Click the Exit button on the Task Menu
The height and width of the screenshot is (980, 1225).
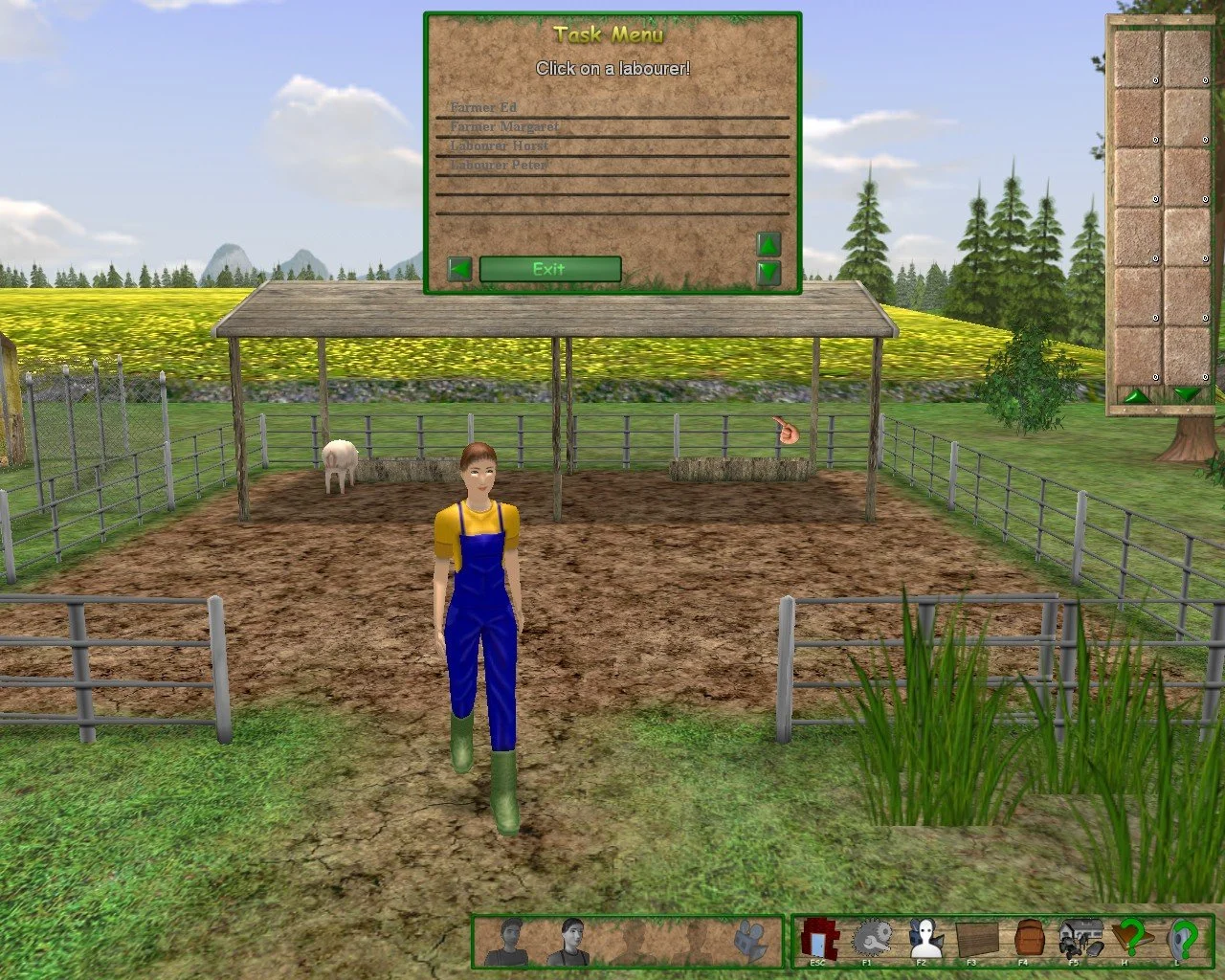(x=549, y=269)
